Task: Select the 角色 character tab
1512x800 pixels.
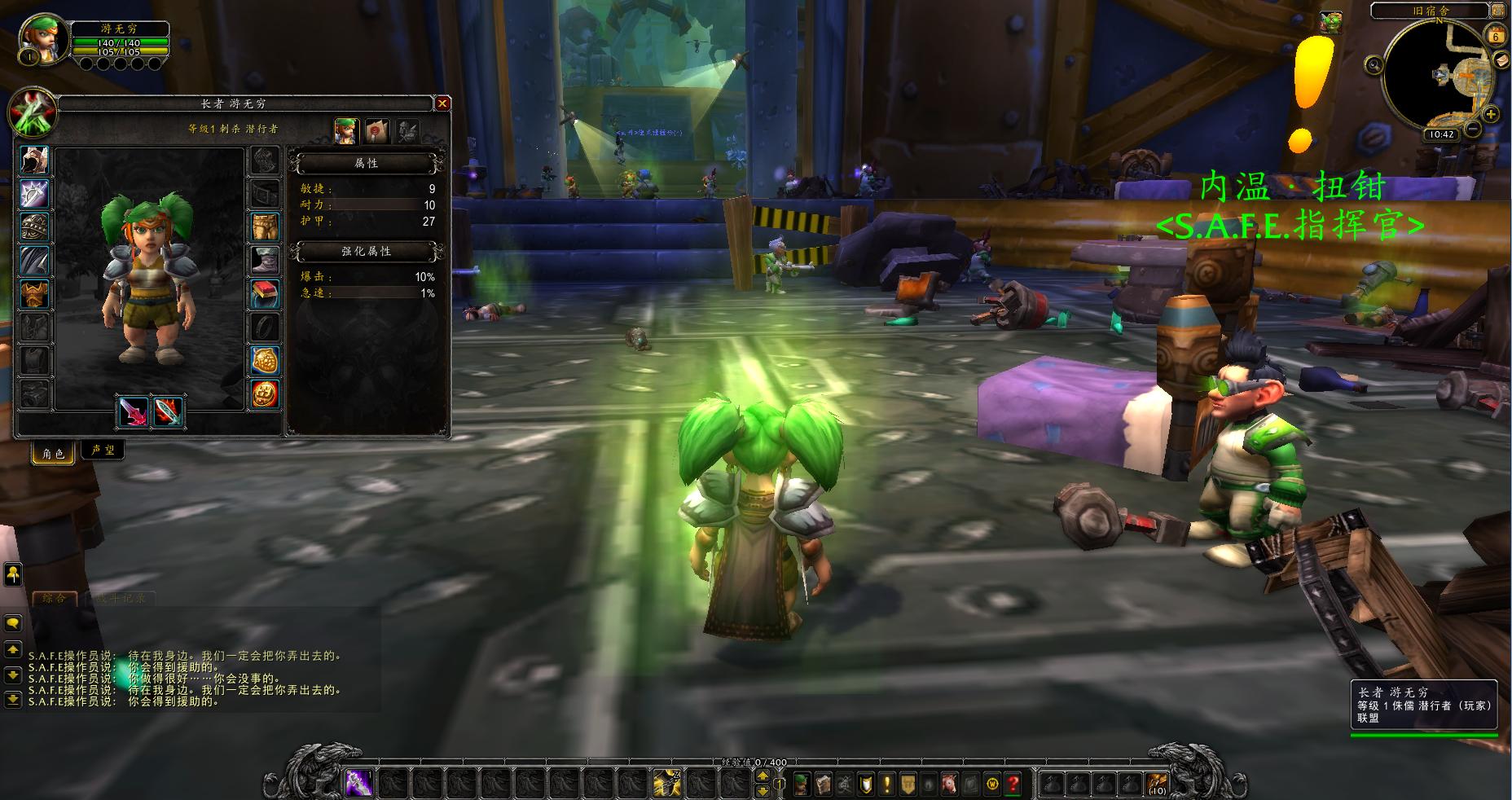Action: pos(54,453)
